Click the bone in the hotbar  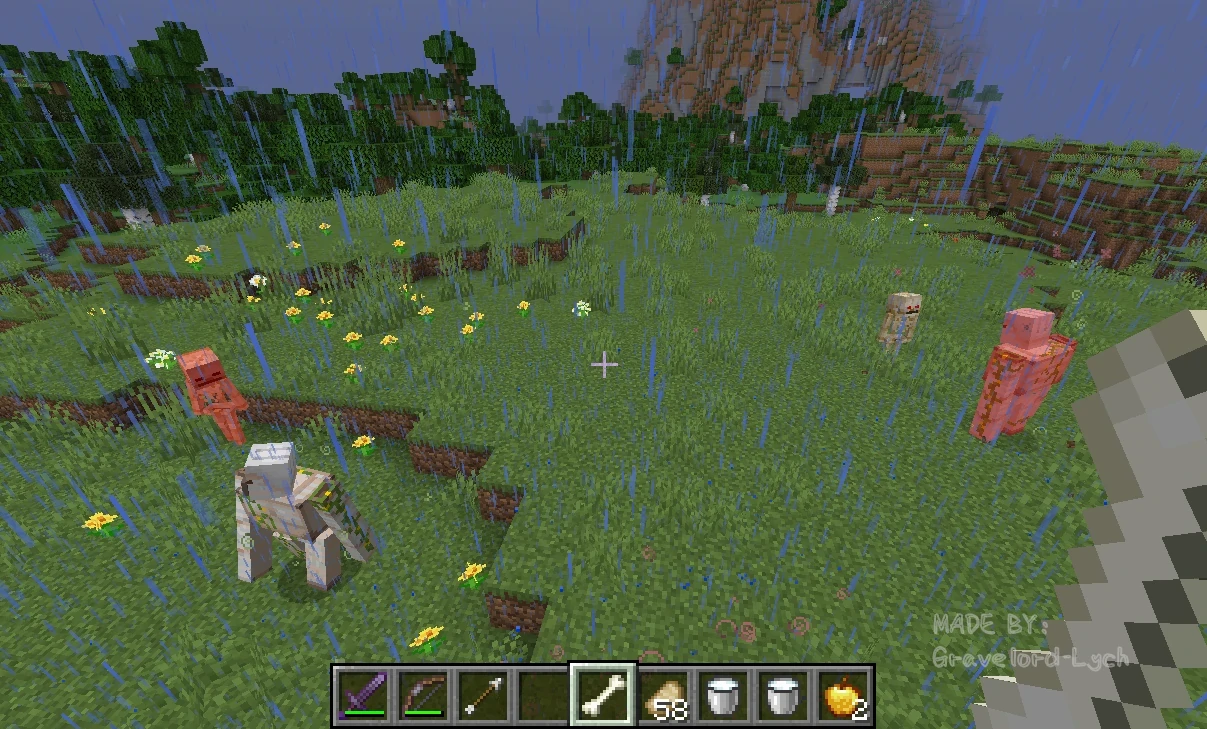603,694
